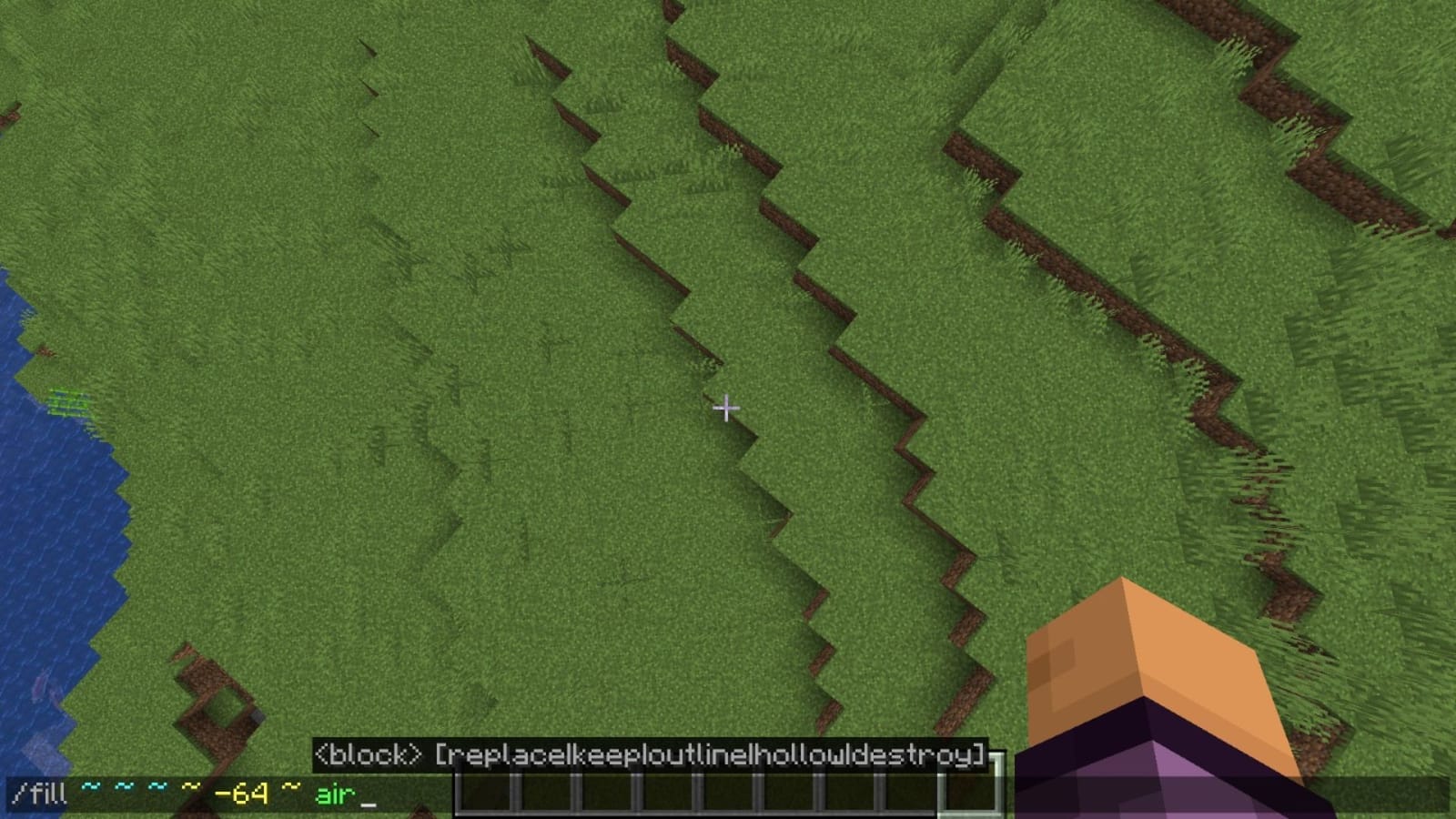Click the crosshair at screen center
This screenshot has width=1456, height=819.
click(728, 409)
